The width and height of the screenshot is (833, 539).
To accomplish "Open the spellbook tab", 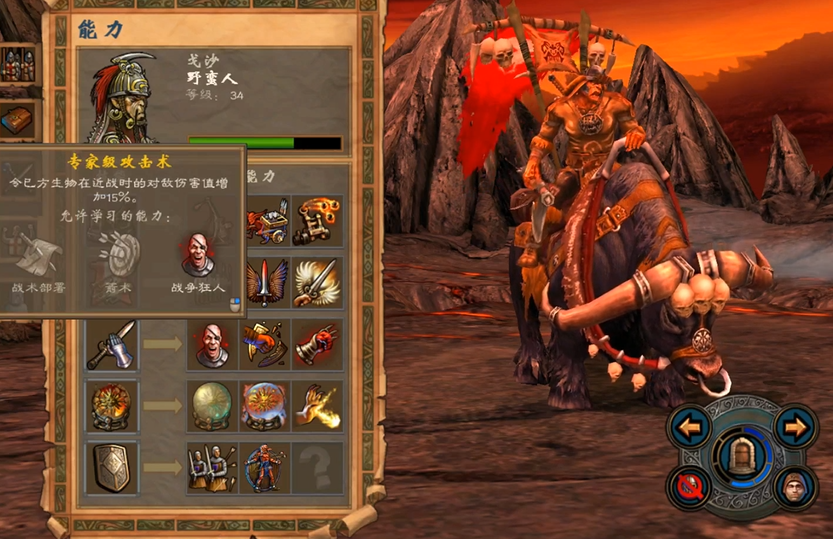I will click(x=18, y=121).
